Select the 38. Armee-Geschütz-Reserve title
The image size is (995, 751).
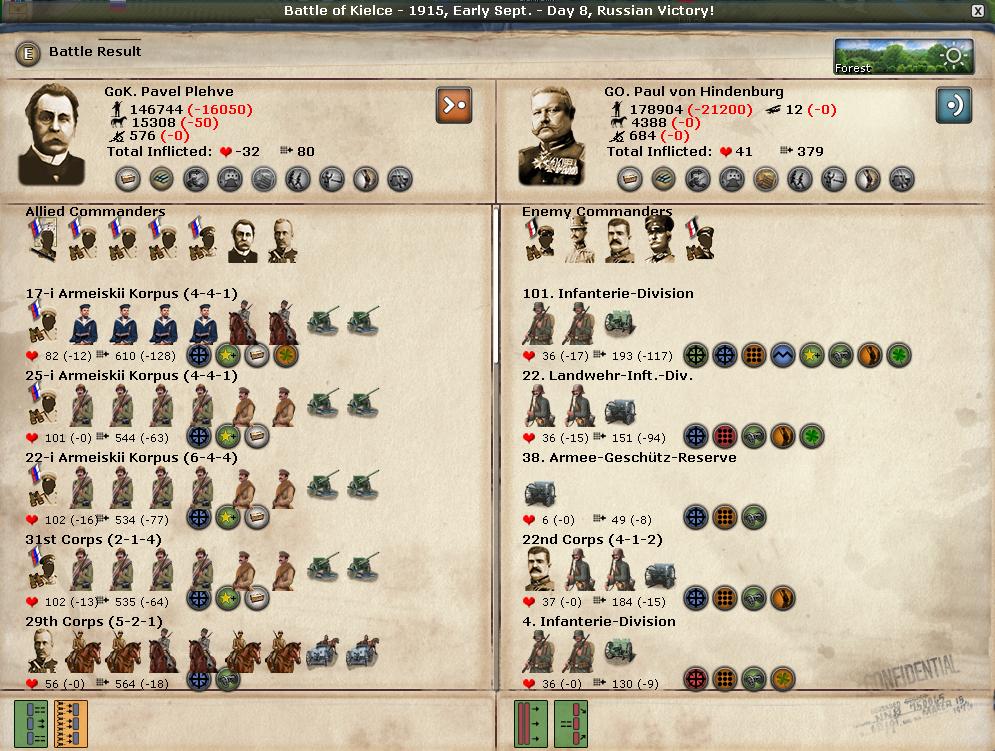(629, 458)
